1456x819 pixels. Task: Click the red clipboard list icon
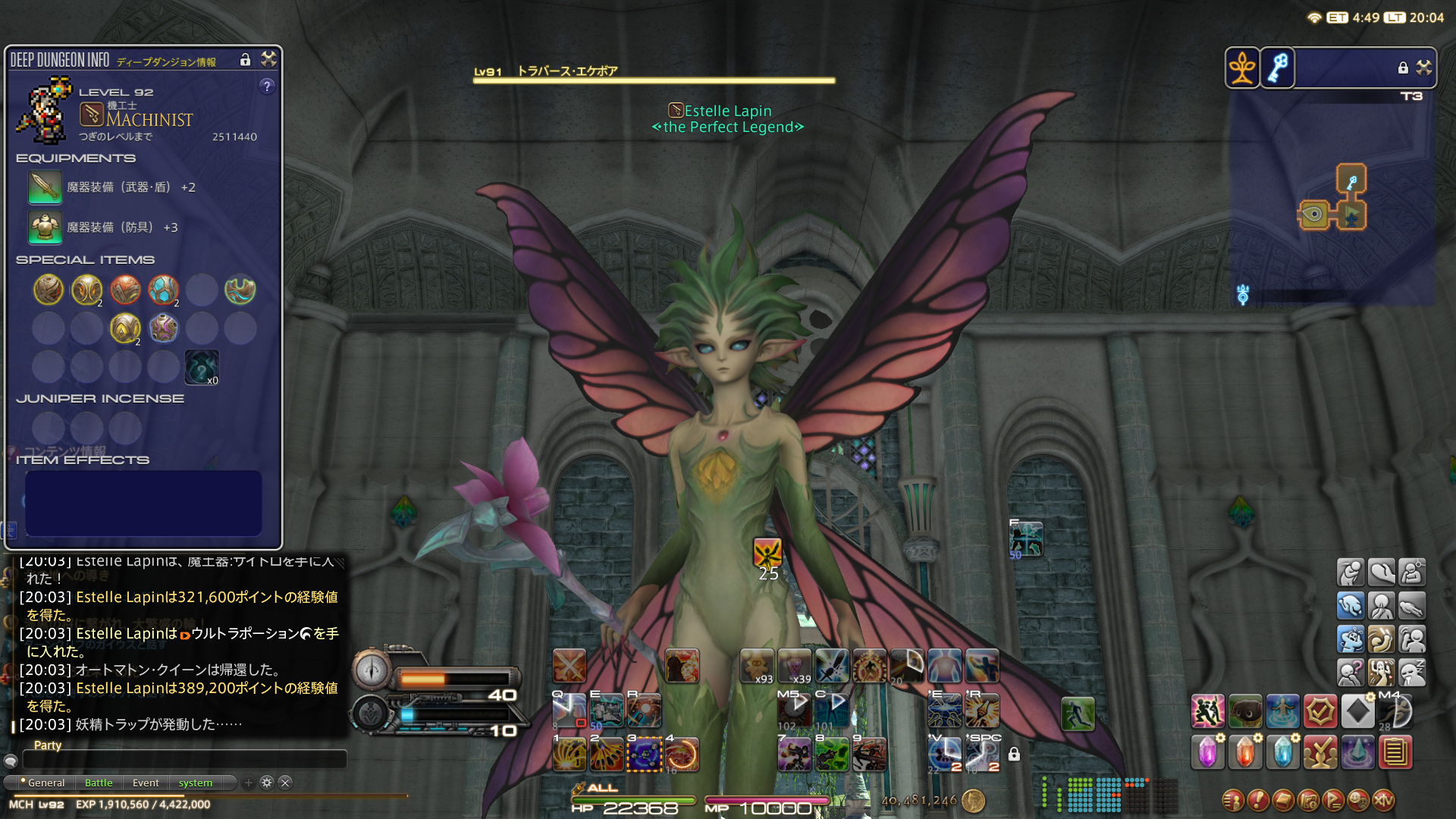pos(1395,752)
